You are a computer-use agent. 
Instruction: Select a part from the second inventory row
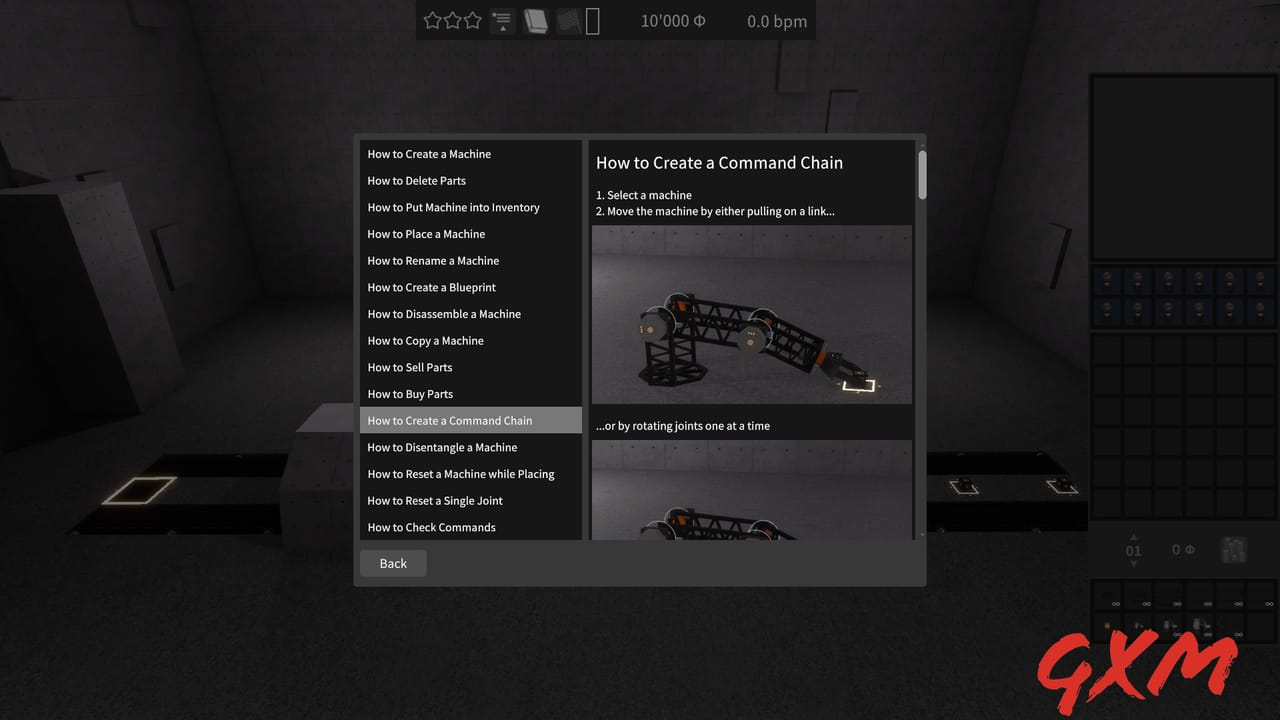point(1107,313)
